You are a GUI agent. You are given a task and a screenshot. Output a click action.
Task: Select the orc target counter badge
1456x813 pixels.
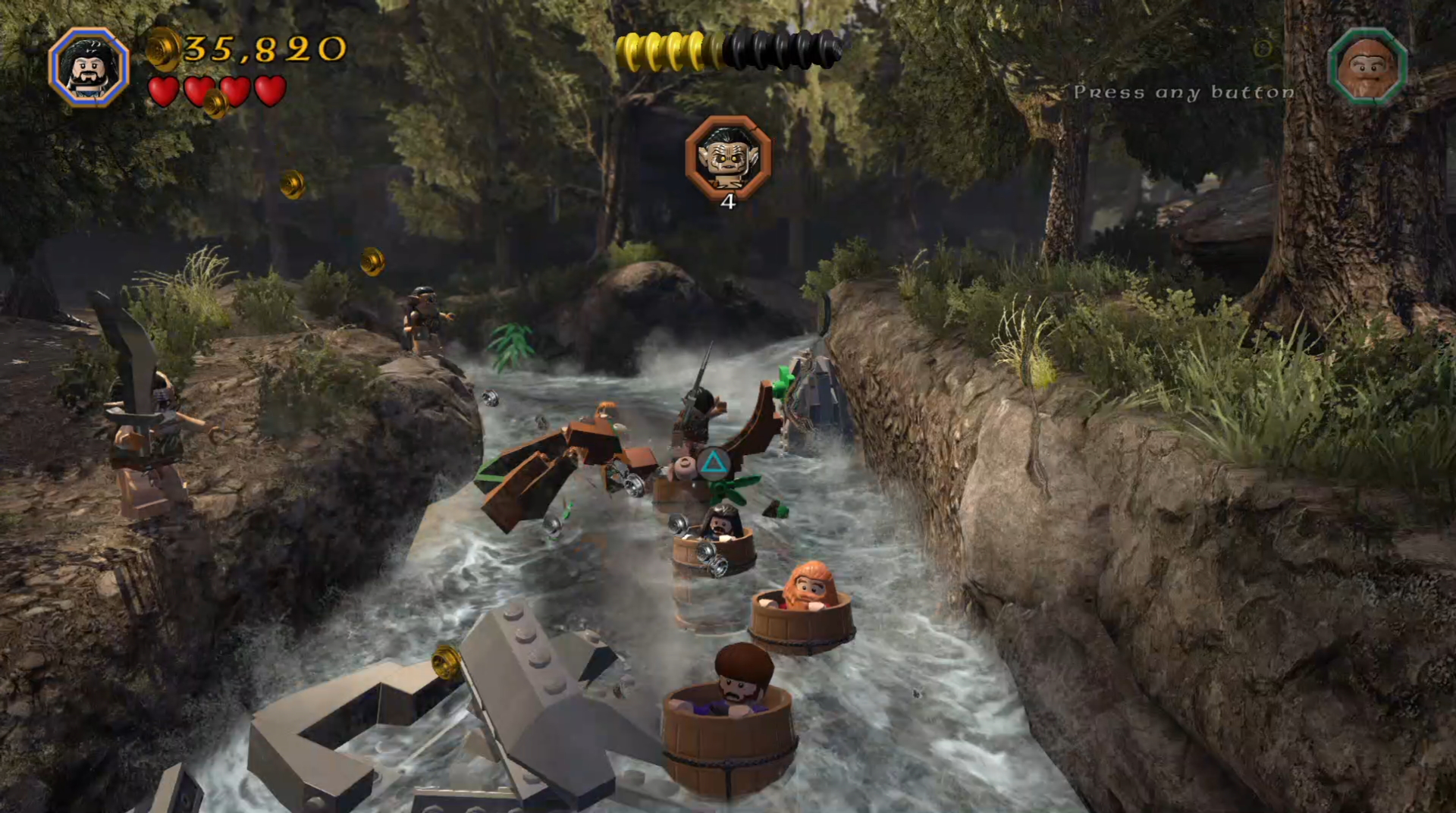pos(728,159)
